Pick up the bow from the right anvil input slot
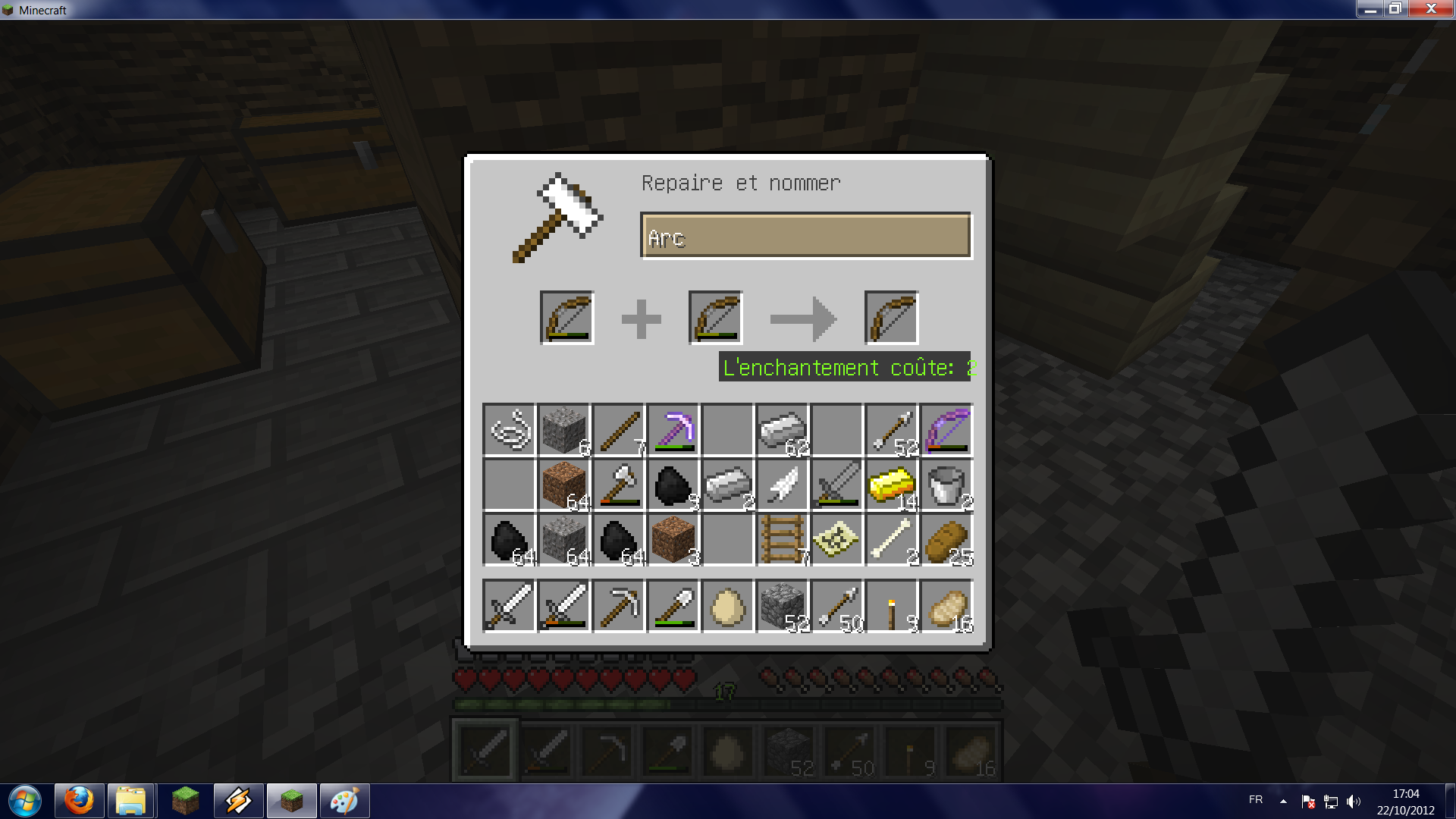1456x819 pixels. tap(714, 317)
